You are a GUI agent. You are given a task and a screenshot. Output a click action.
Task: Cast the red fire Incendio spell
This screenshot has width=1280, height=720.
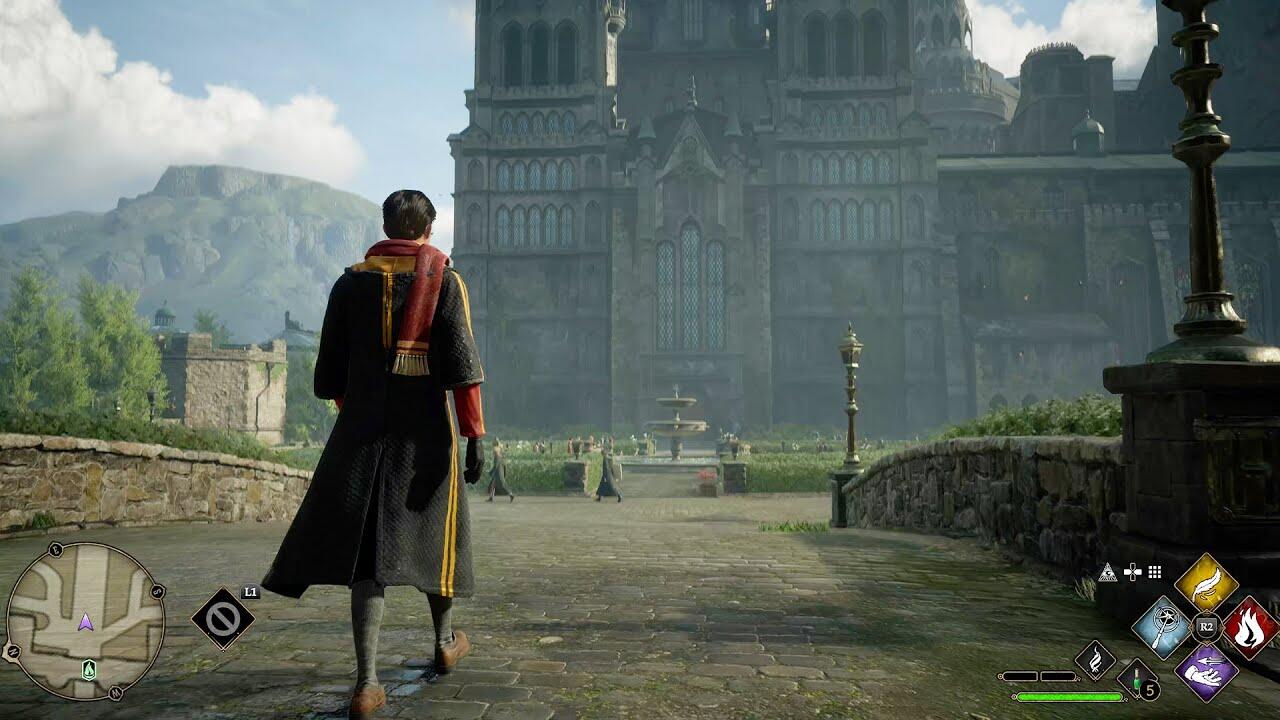coord(1250,627)
